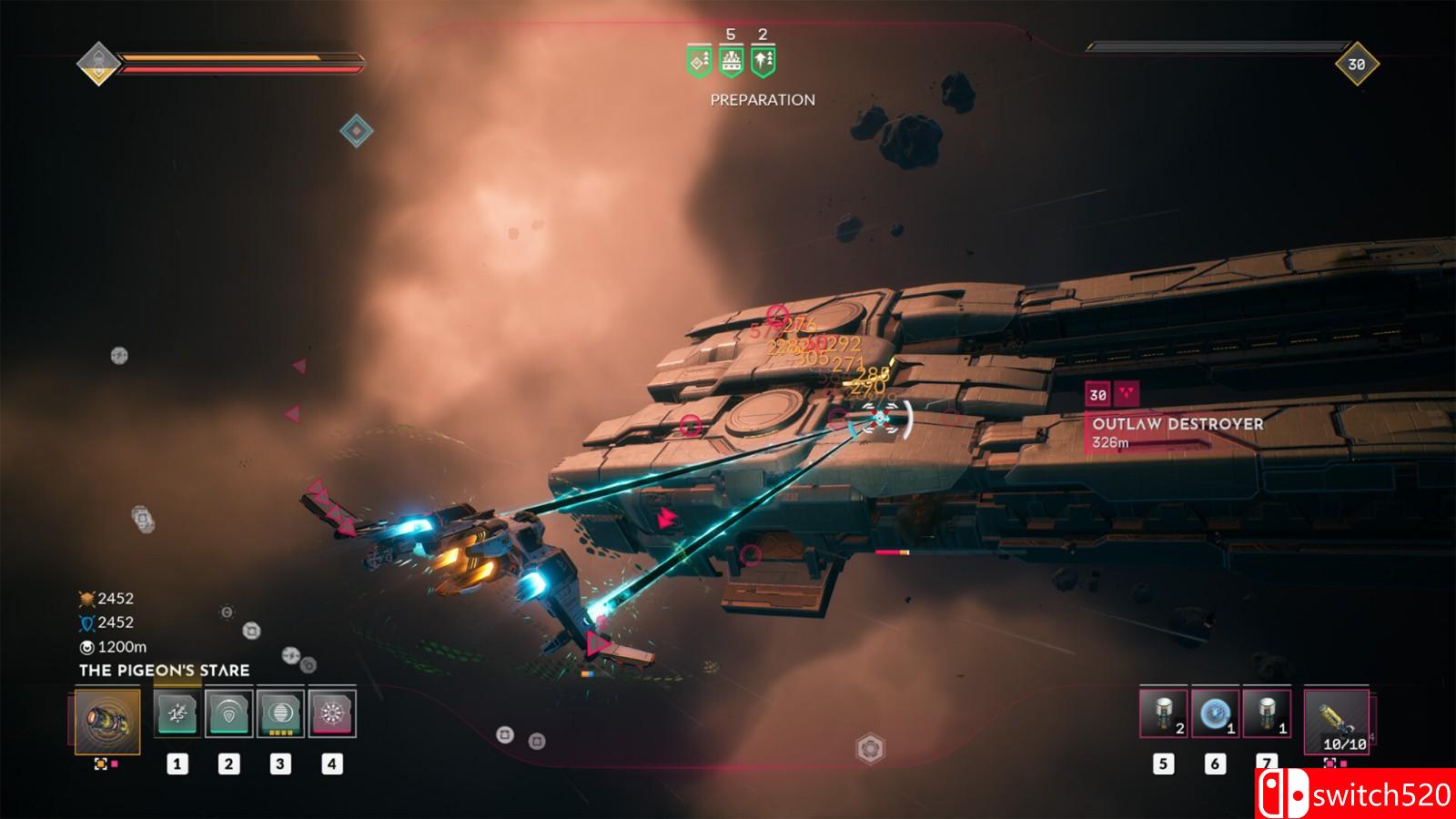Select the Outlaw Destroyer target label
Image resolution: width=1456 pixels, height=819 pixels.
point(1177,424)
